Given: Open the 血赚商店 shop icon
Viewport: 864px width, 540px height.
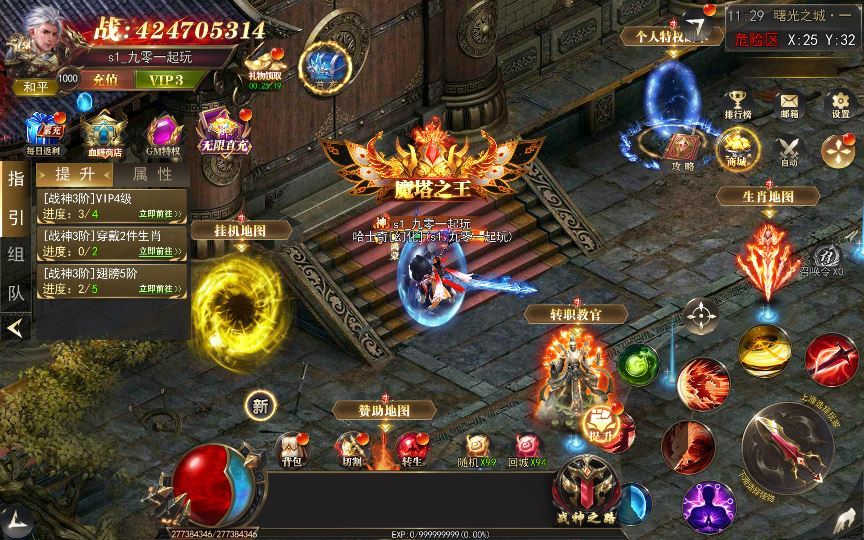Looking at the screenshot, I should 102,131.
